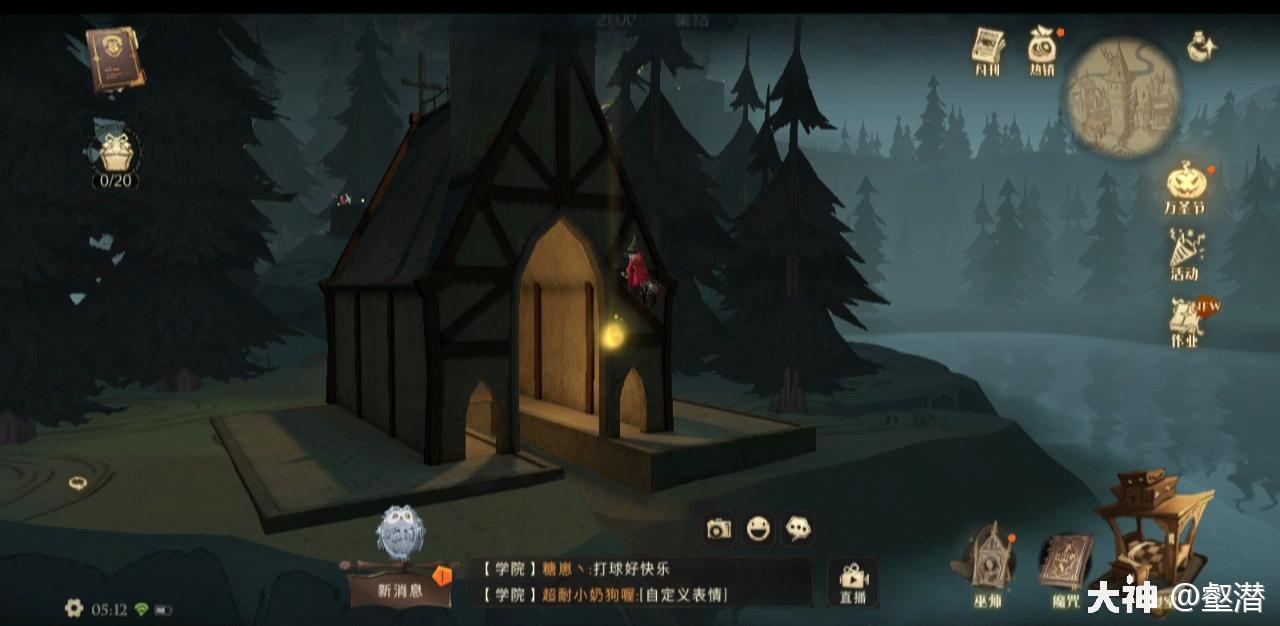The image size is (1280, 626).
Task: Open the 月刊 monthly magazine
Action: pyautogui.click(x=988, y=50)
